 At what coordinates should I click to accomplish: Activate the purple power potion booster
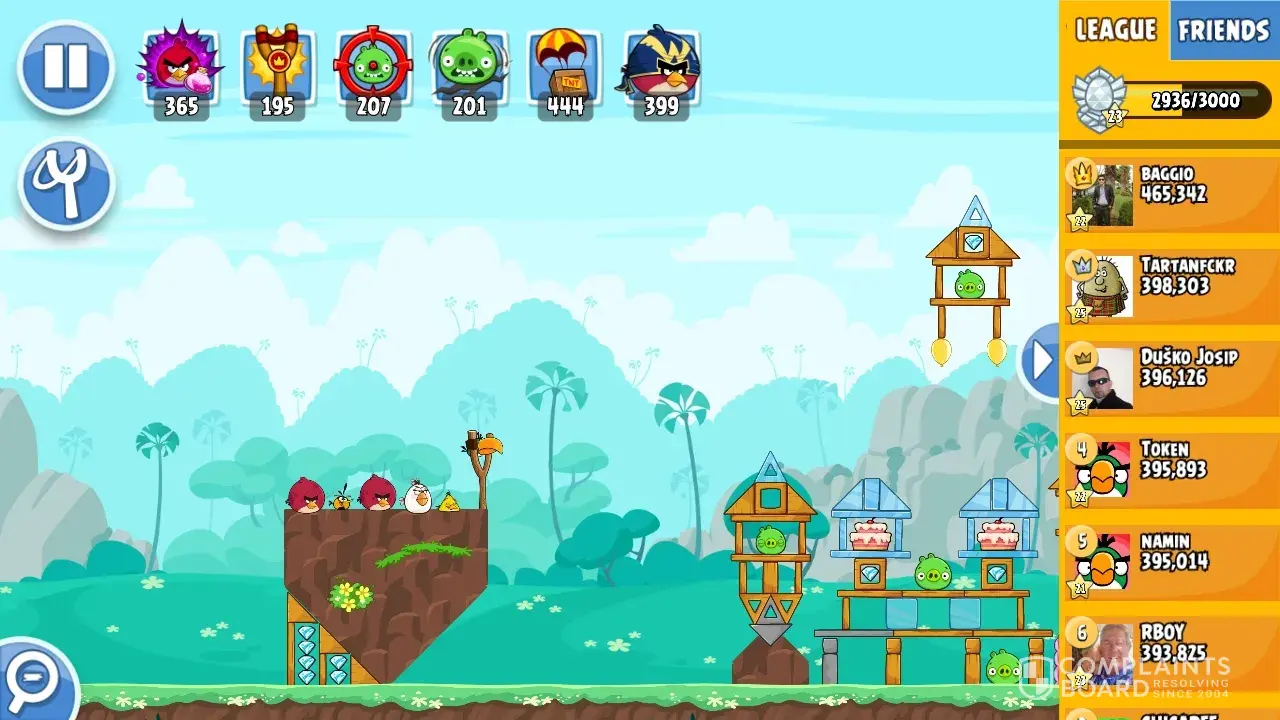pyautogui.click(x=181, y=70)
